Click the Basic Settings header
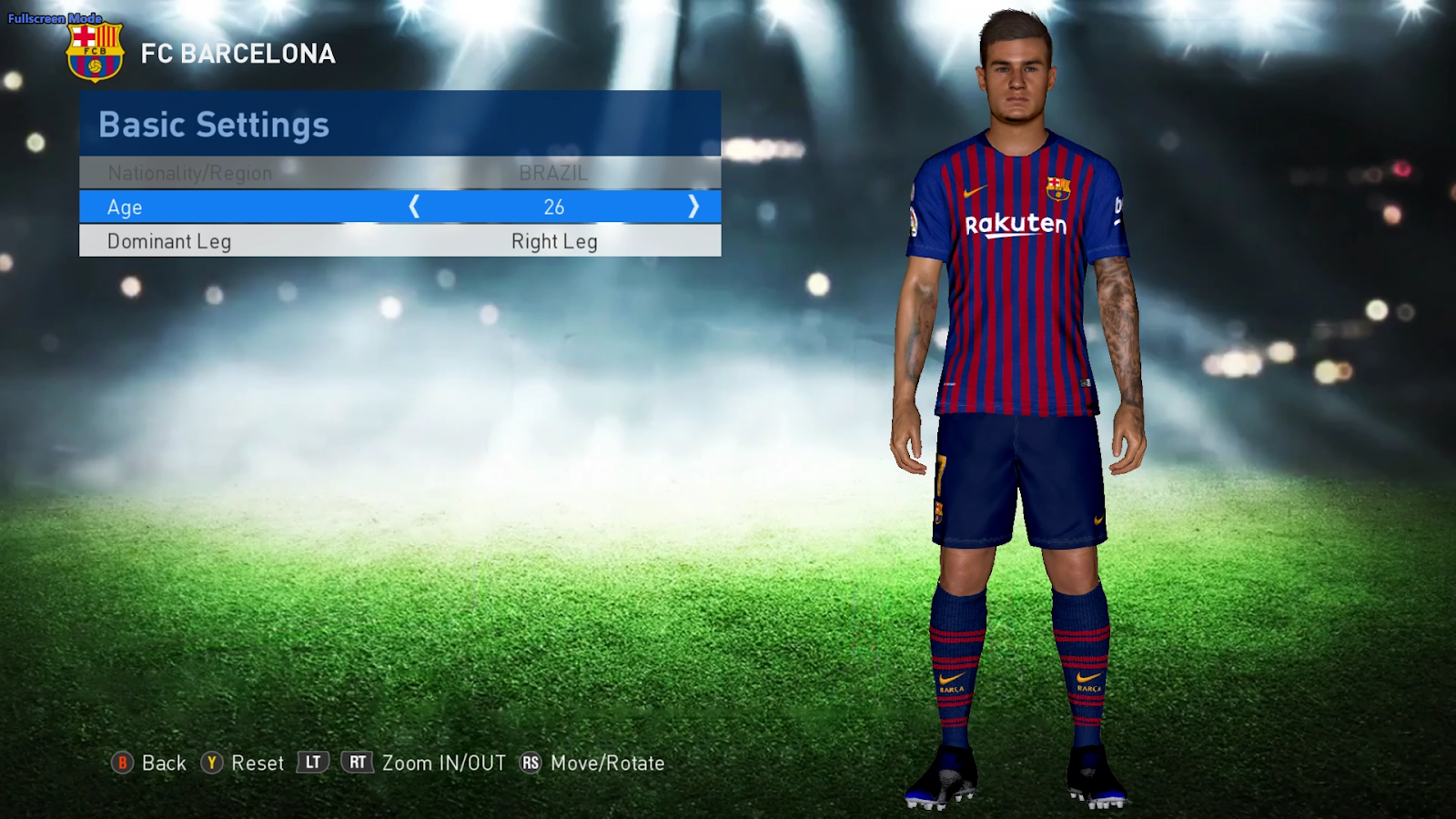 click(x=213, y=125)
